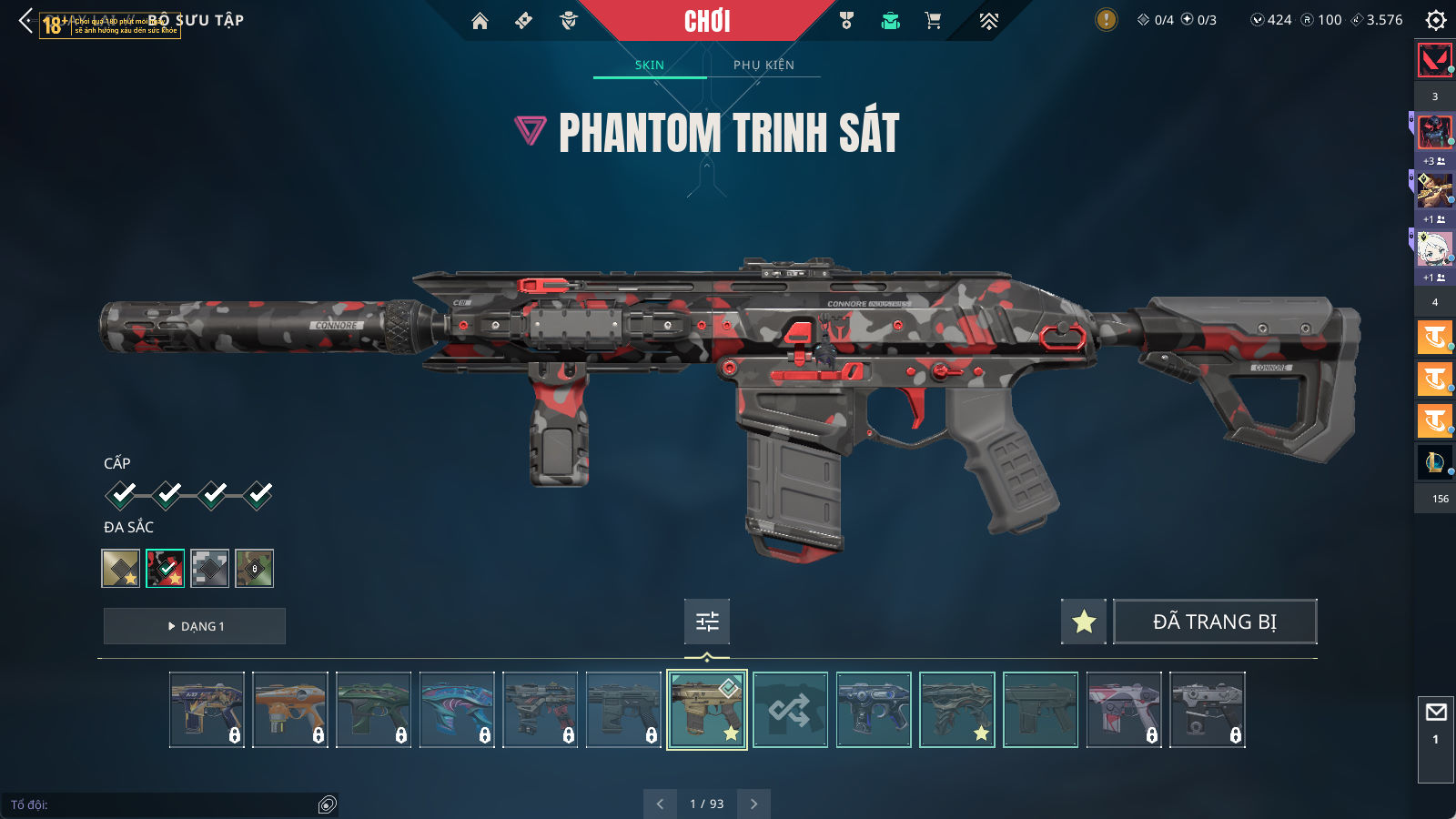Open the store shopping cart icon

click(933, 21)
